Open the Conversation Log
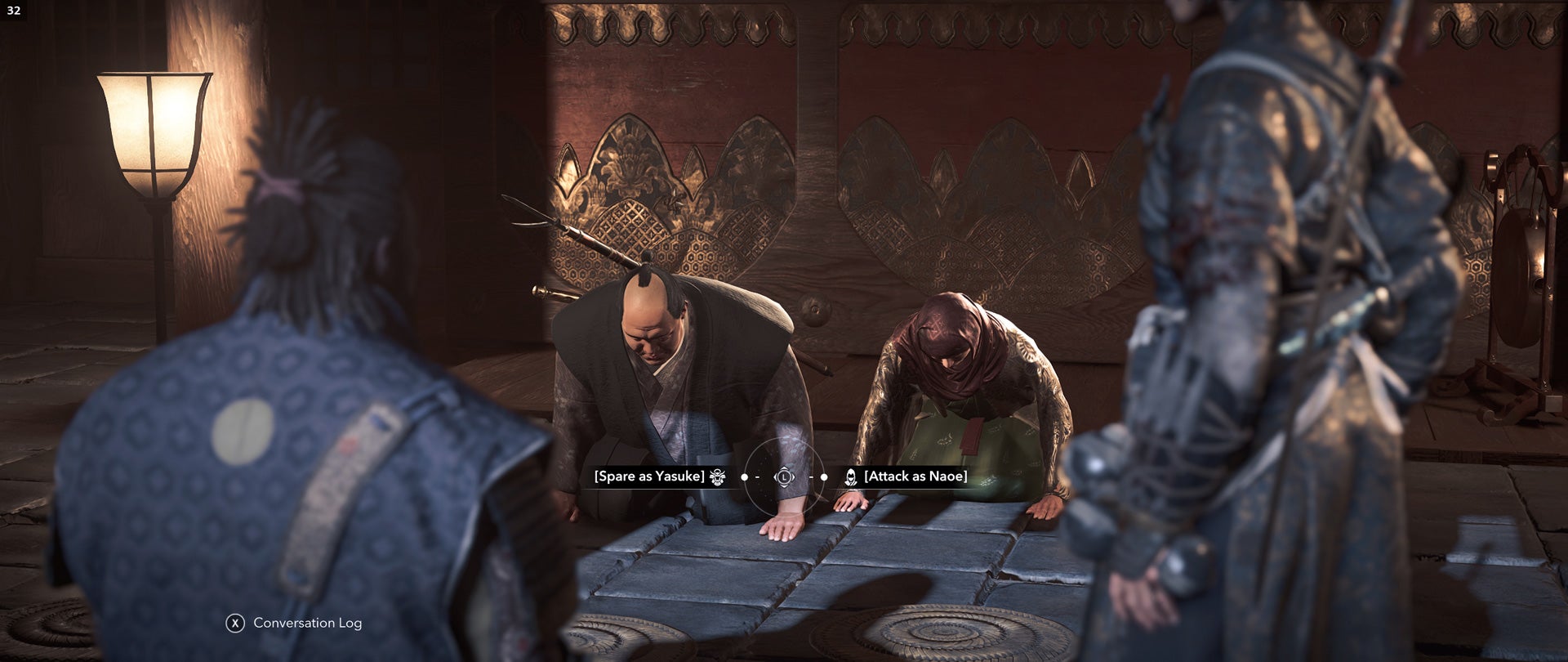Image resolution: width=1568 pixels, height=662 pixels. [x=237, y=621]
